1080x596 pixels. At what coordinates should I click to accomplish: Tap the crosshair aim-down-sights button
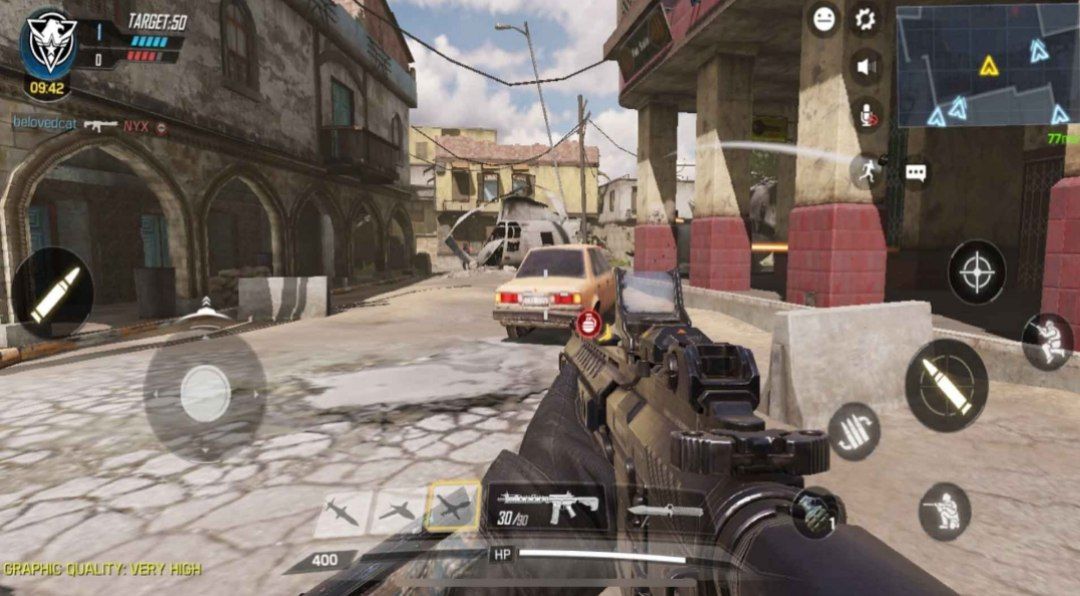point(976,272)
